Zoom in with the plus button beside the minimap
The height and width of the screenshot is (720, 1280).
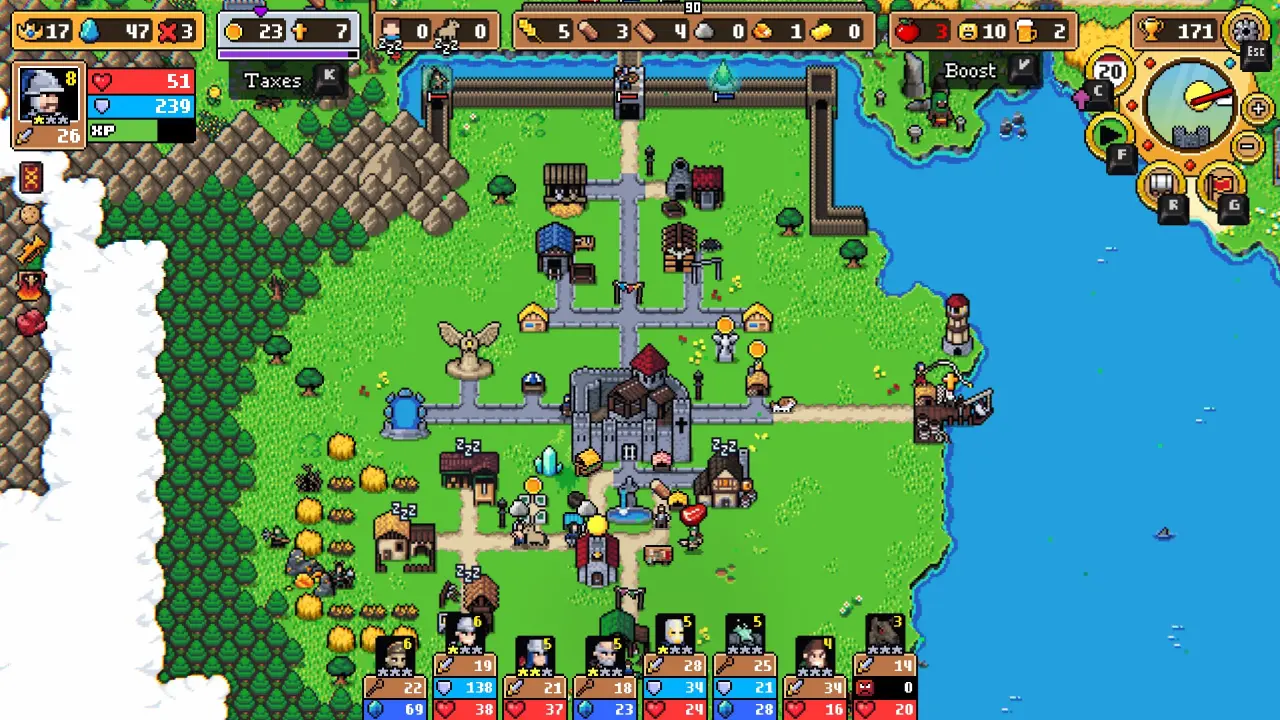[1256, 107]
